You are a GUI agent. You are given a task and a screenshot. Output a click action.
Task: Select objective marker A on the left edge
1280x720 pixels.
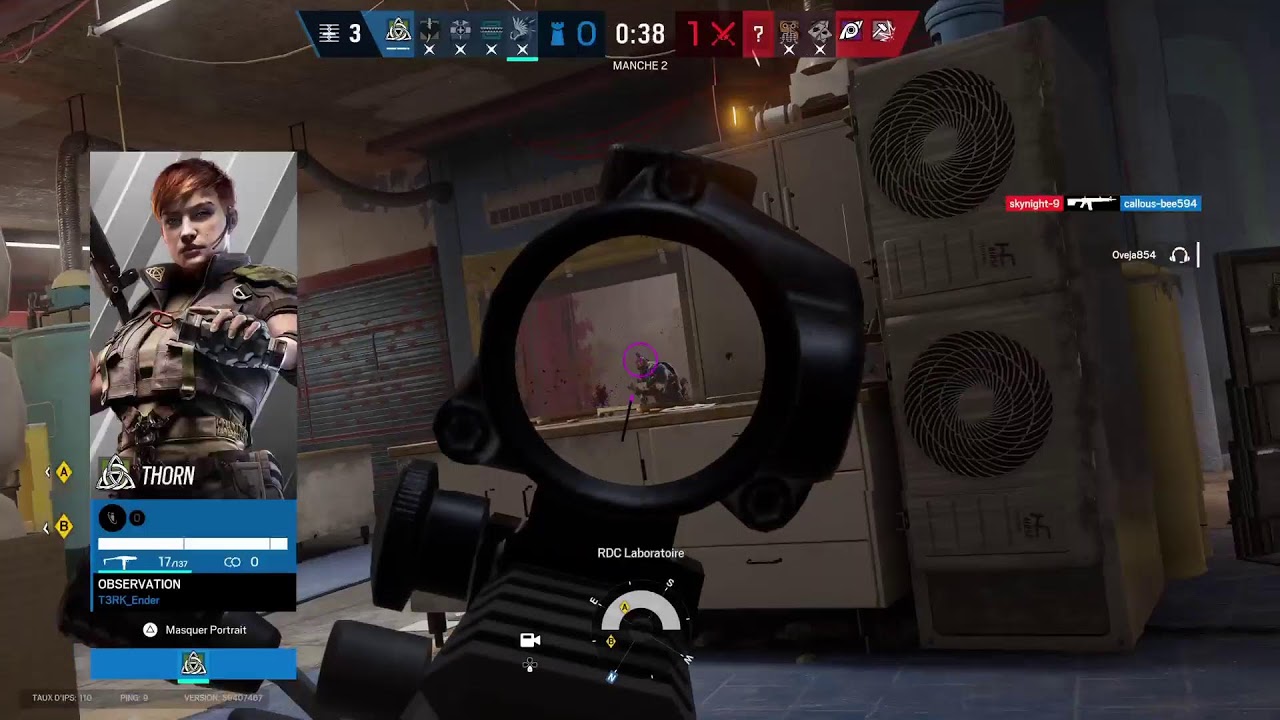tap(64, 472)
